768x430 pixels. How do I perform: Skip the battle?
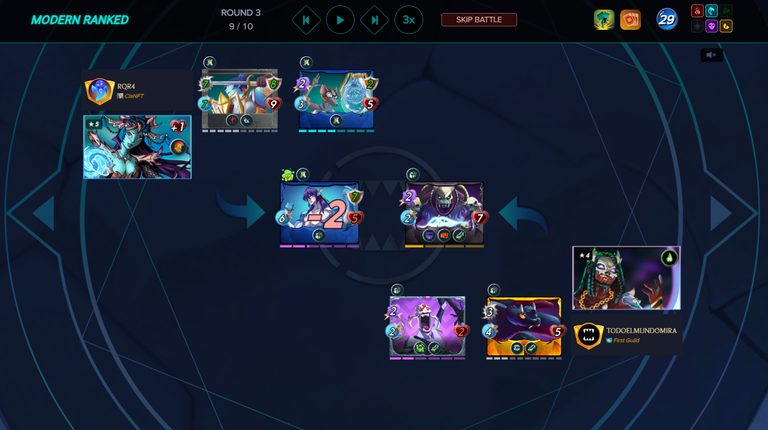[479, 20]
